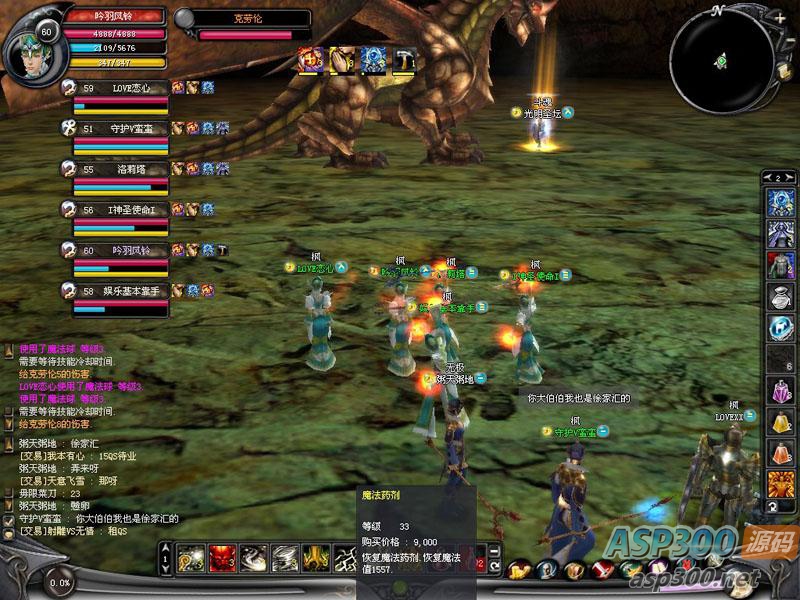The image size is (800, 600).
Task: Activate the red armored torso skill
Action: tap(780, 265)
